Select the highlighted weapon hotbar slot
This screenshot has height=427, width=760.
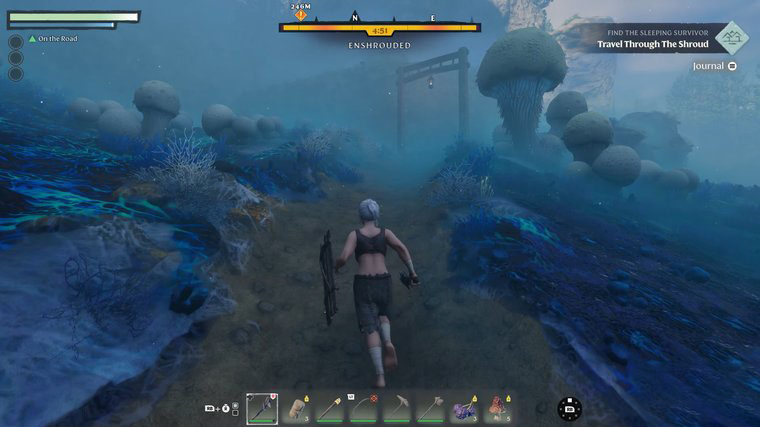pyautogui.click(x=262, y=408)
